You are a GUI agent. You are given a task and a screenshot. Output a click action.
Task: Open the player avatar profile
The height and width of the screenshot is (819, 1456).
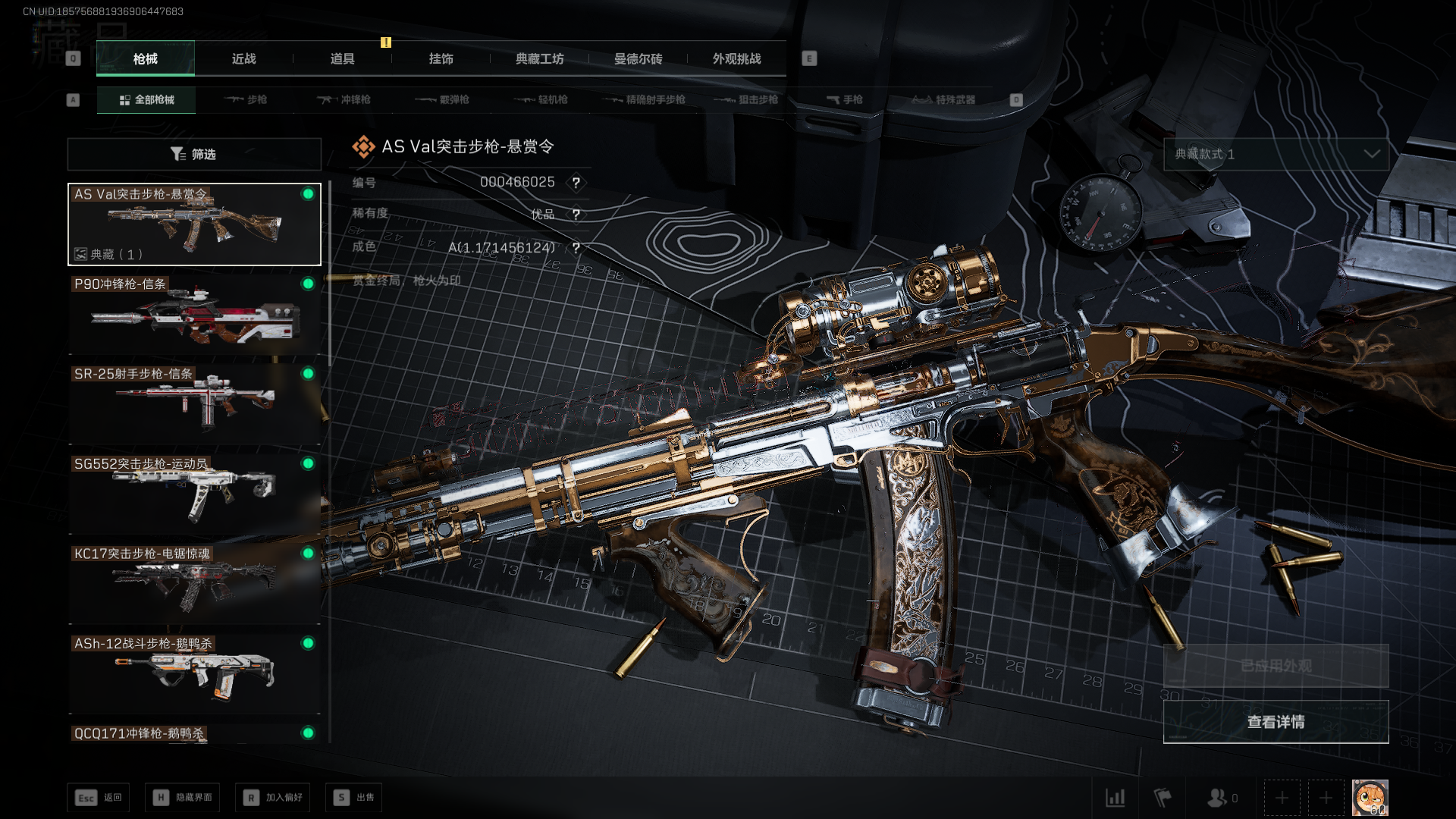point(1370,798)
